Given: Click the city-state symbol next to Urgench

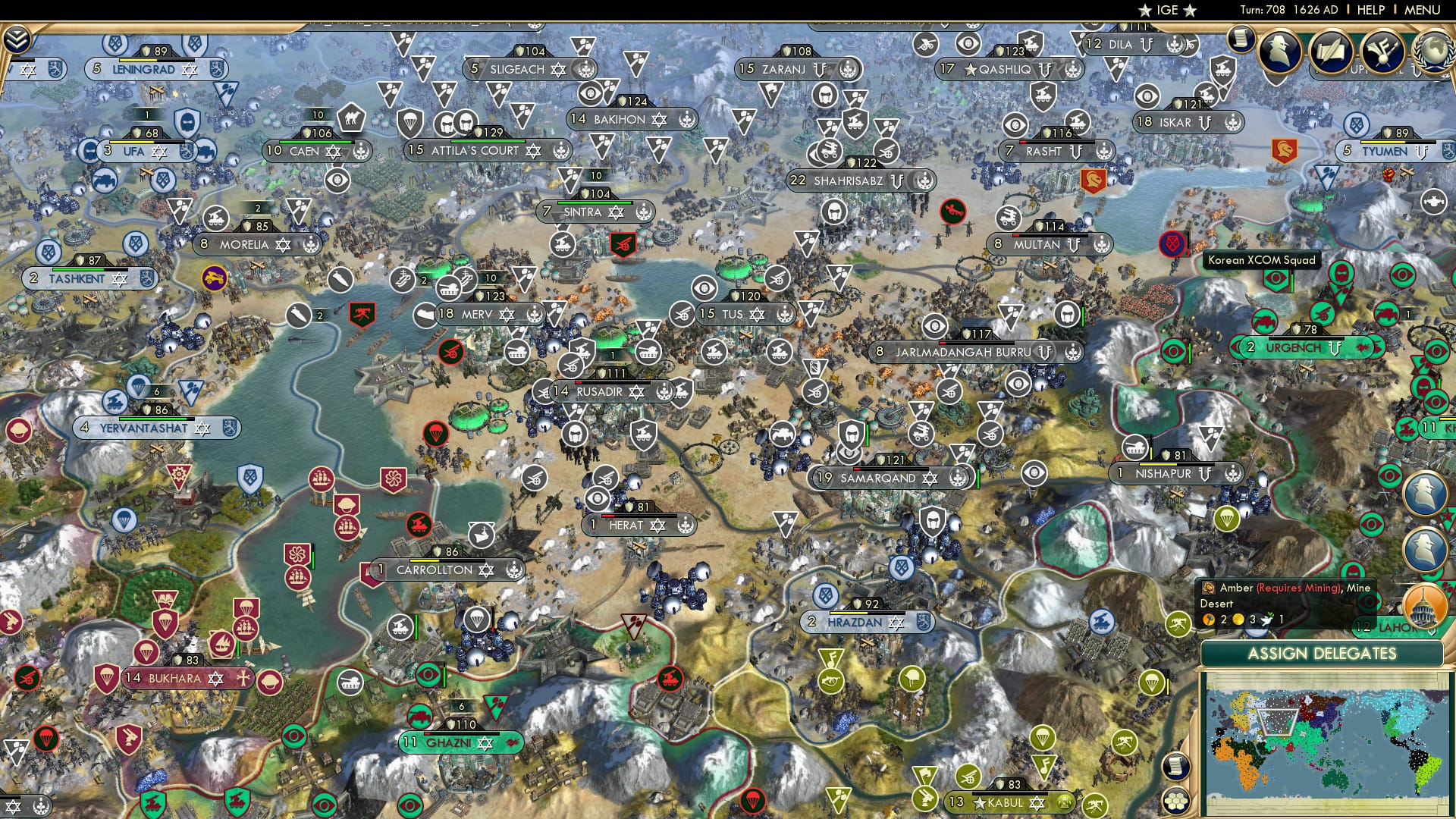Looking at the screenshot, I should click(x=1335, y=349).
